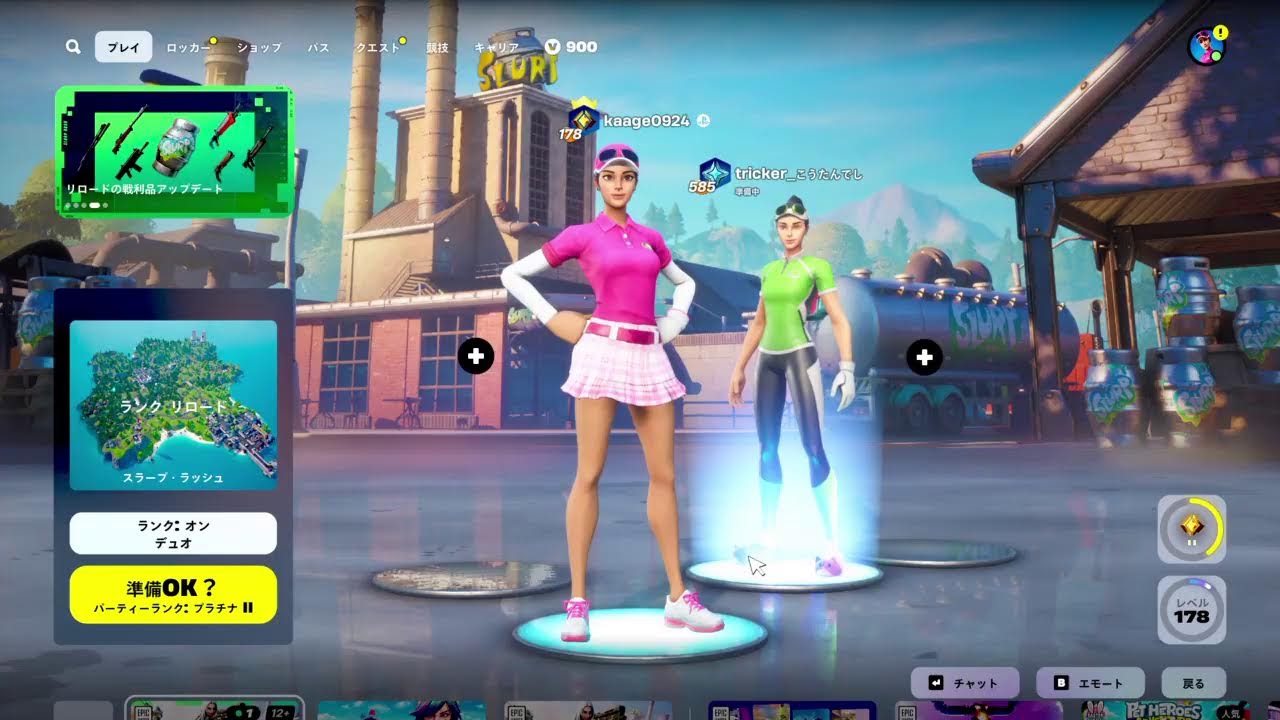Go to the パス tab

tap(318, 47)
